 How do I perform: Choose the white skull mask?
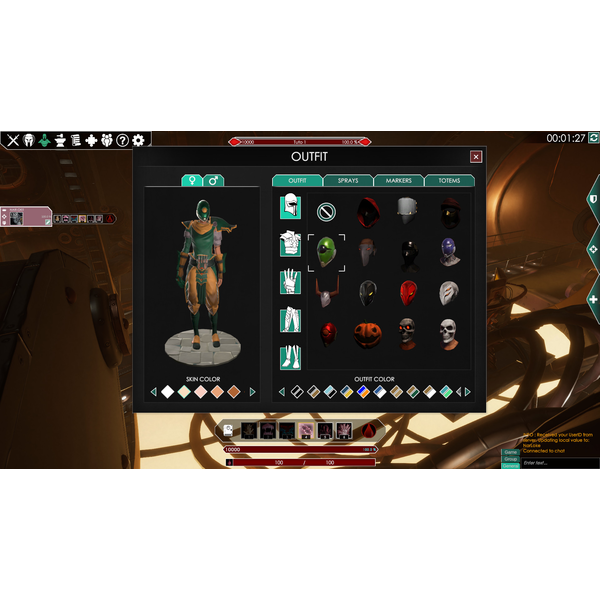tap(448, 333)
